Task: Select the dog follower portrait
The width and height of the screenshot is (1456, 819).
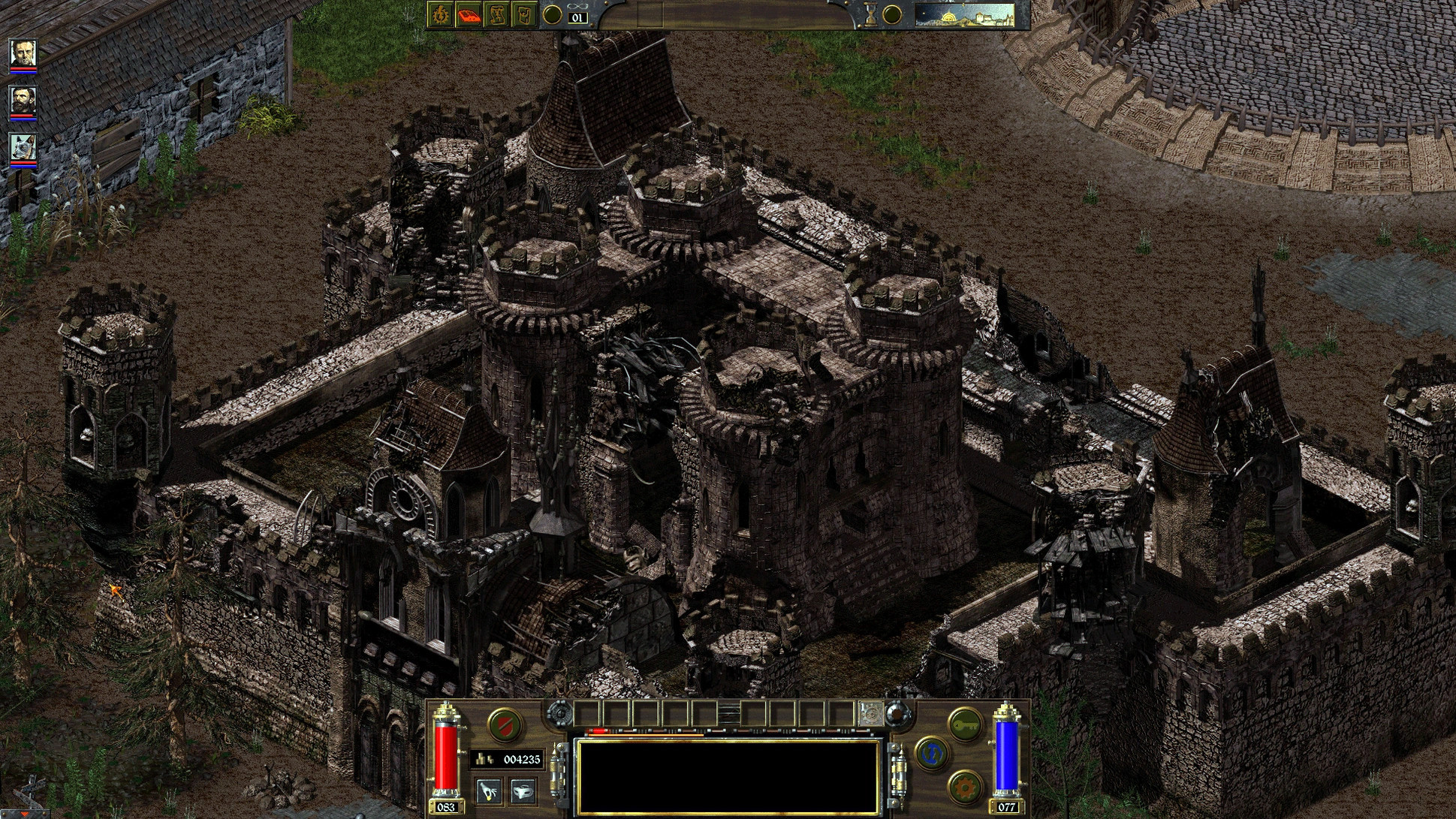Action: 23,148
